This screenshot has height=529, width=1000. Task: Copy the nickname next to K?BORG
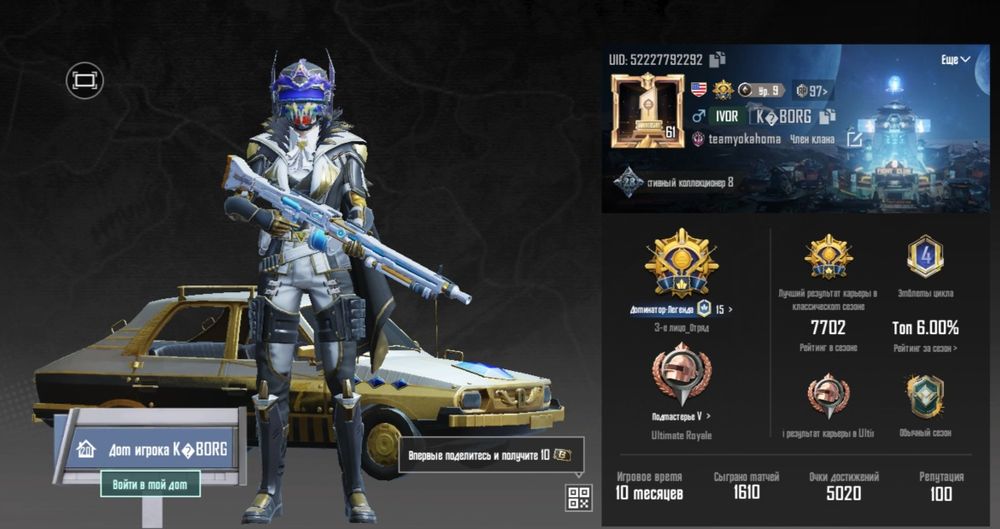coord(826,117)
